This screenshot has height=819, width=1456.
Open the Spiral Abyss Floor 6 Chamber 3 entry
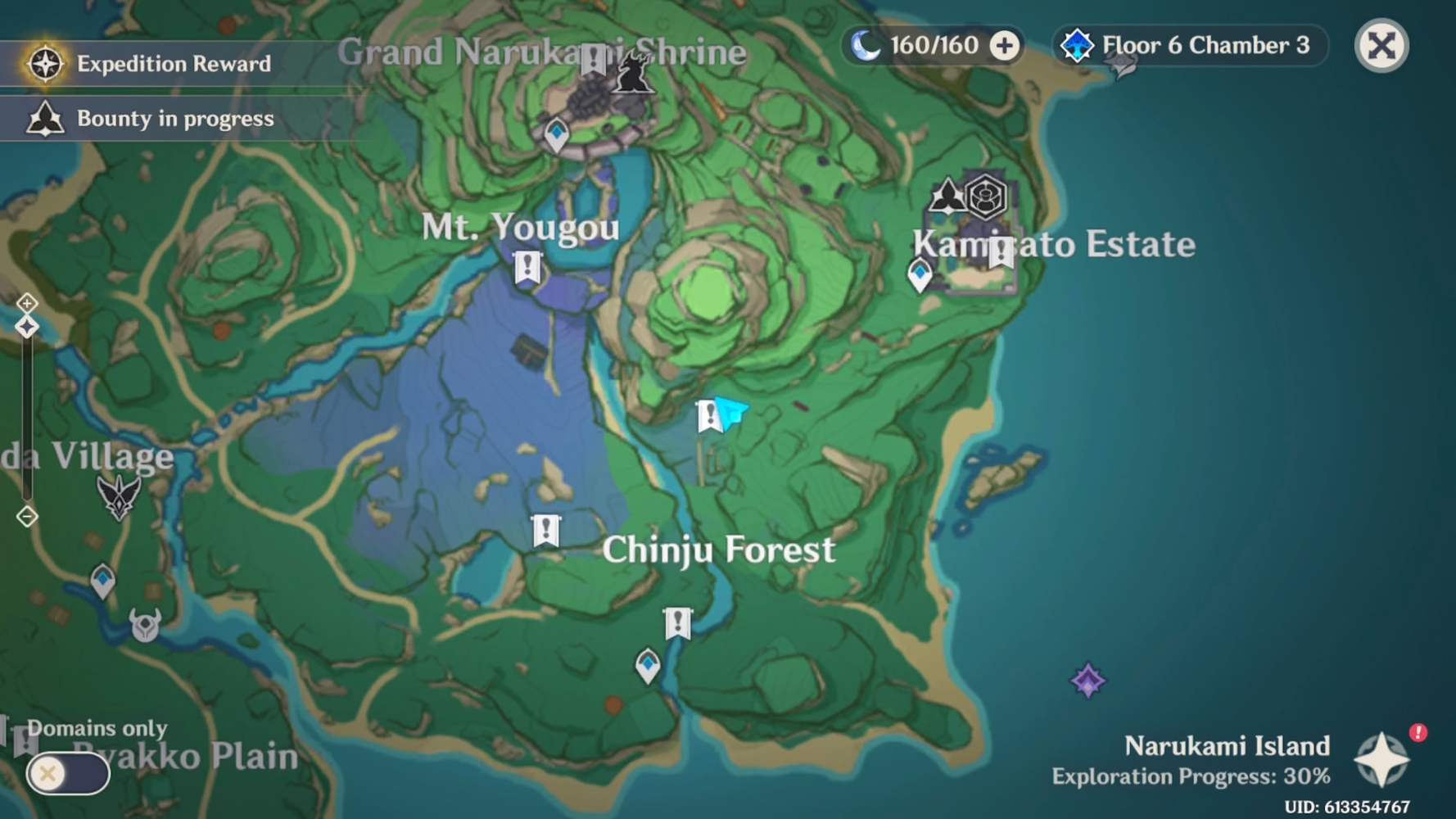(x=1188, y=46)
